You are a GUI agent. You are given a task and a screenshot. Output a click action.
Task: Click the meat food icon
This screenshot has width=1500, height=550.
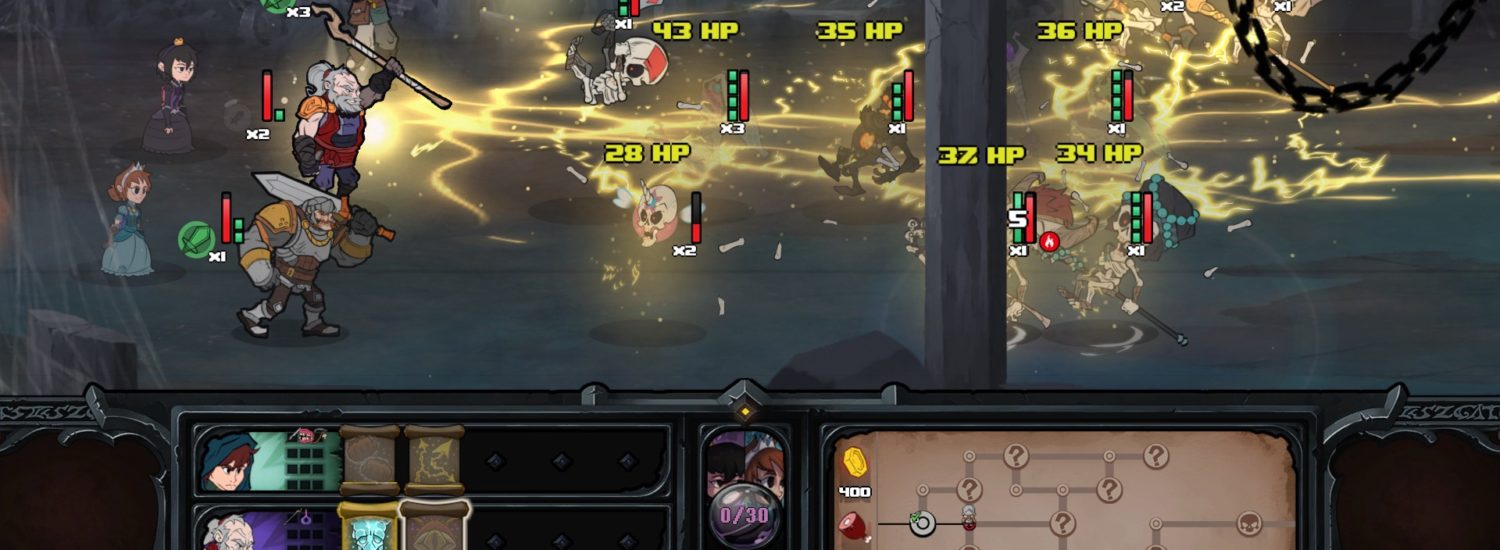click(x=853, y=525)
